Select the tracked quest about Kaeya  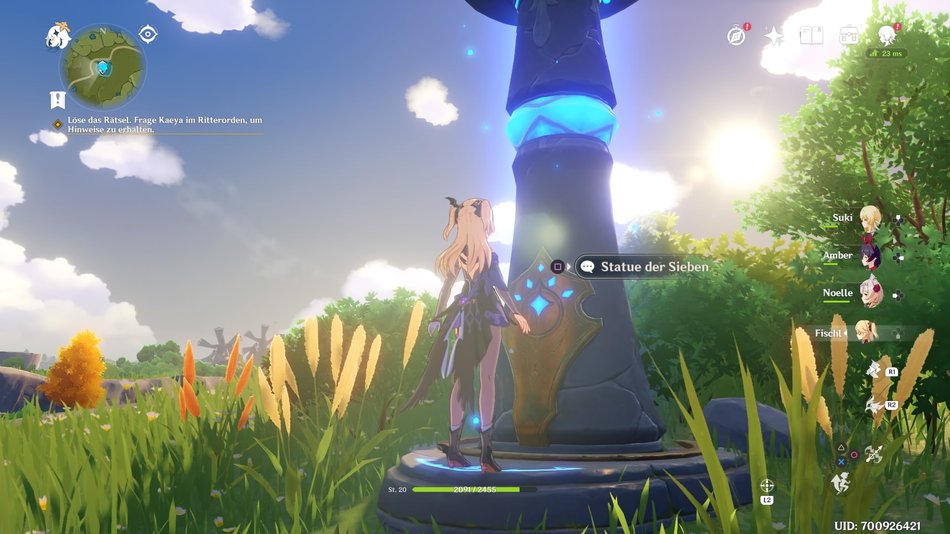tap(160, 124)
